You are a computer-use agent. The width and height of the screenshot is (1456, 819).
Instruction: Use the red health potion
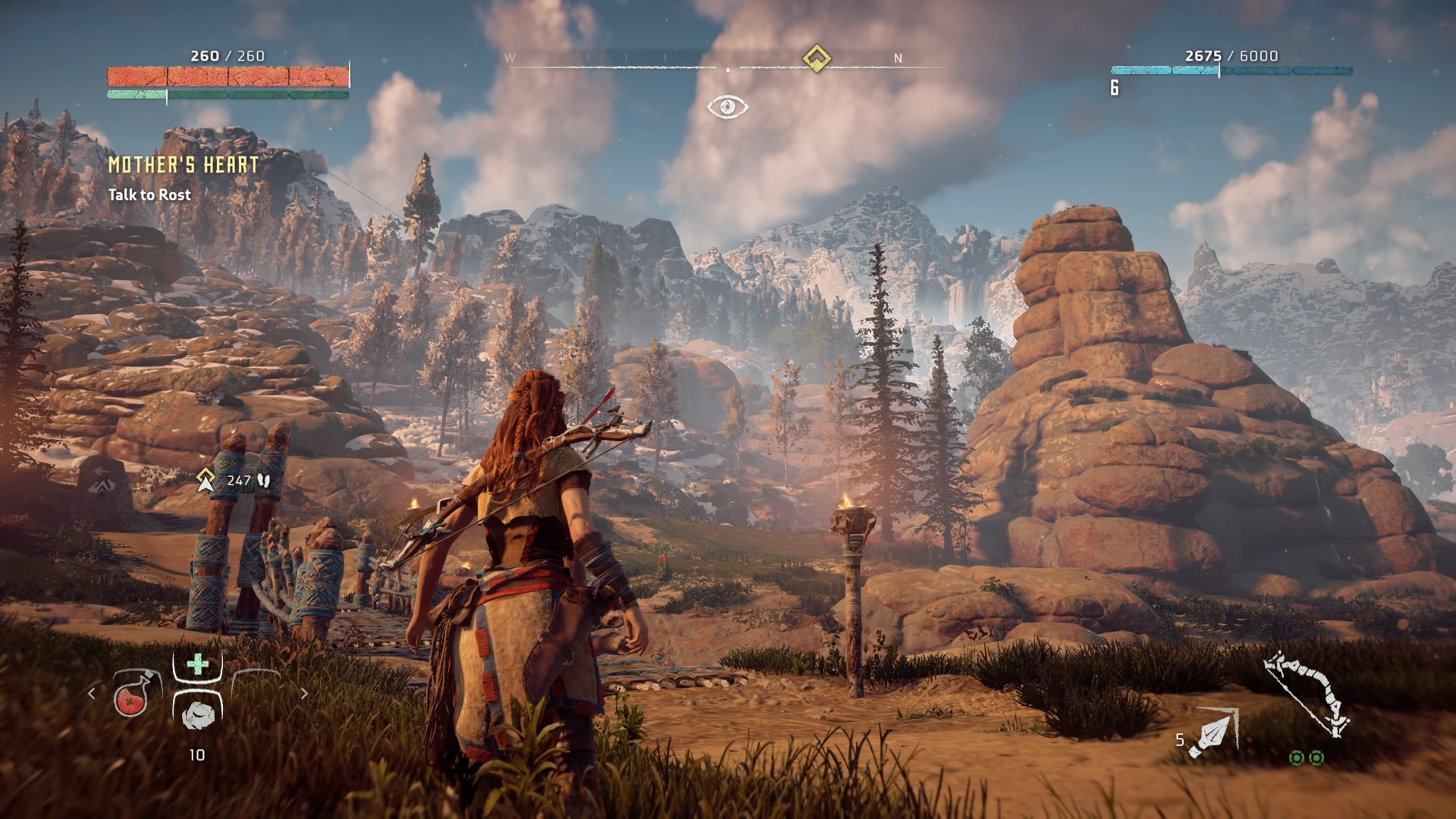pos(132,695)
